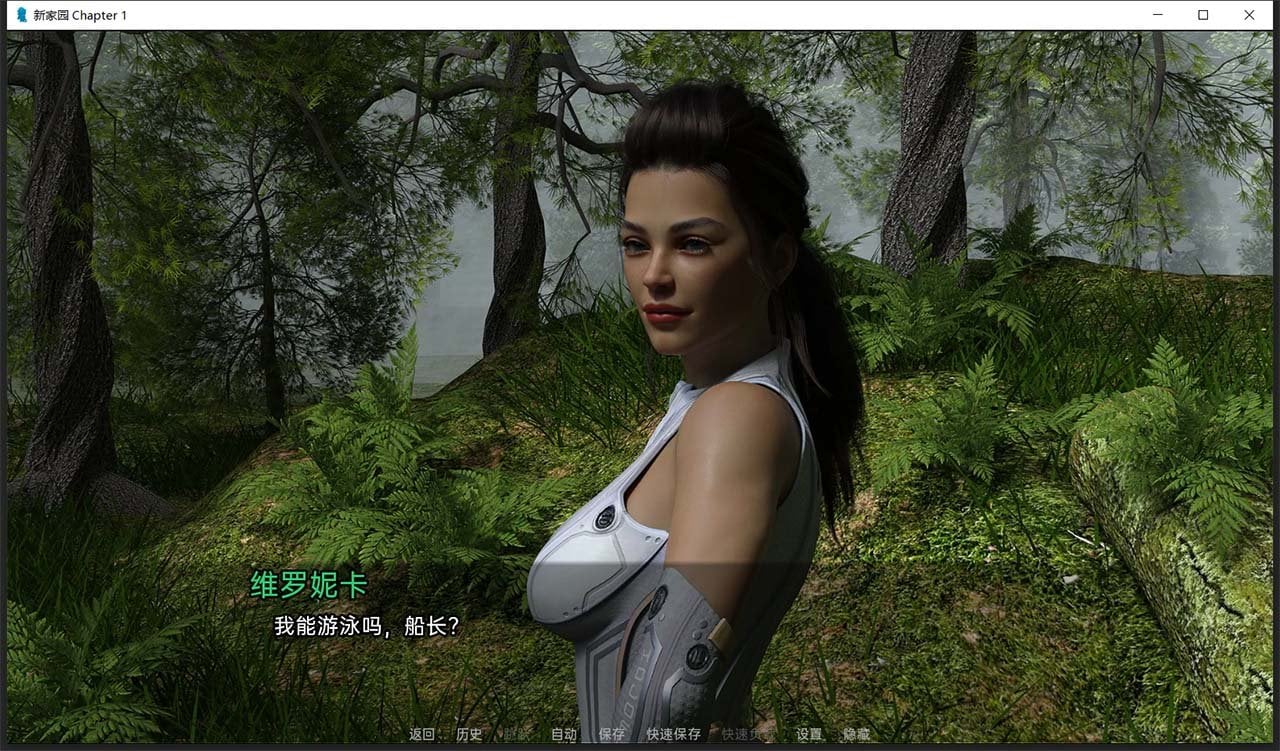
Task: Maximize the game window
Action: click(1203, 15)
